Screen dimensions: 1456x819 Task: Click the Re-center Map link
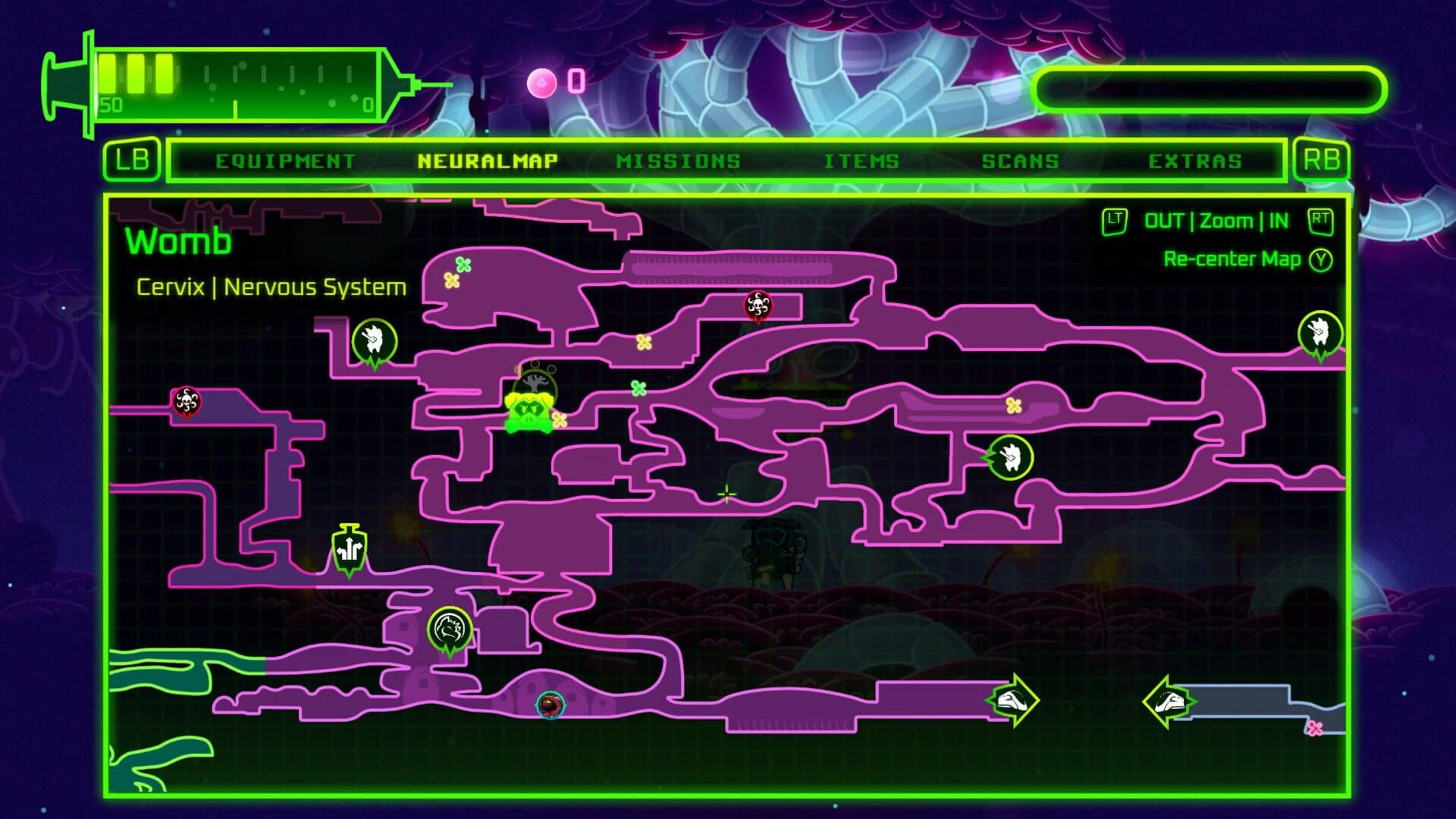tap(1233, 258)
